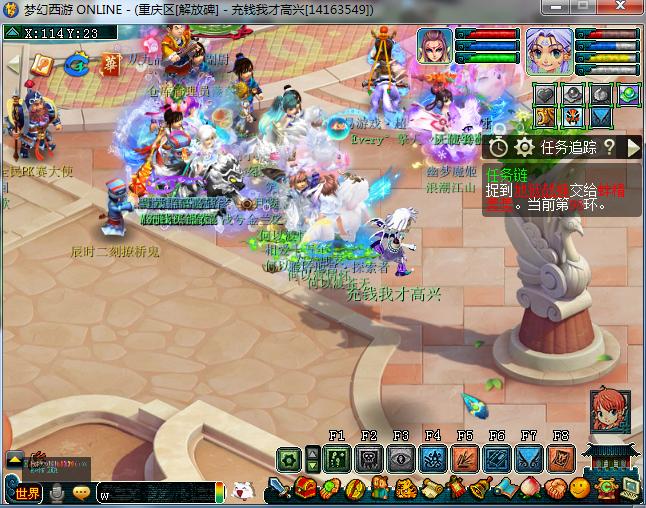Click the quest tracker clock icon

499,147
